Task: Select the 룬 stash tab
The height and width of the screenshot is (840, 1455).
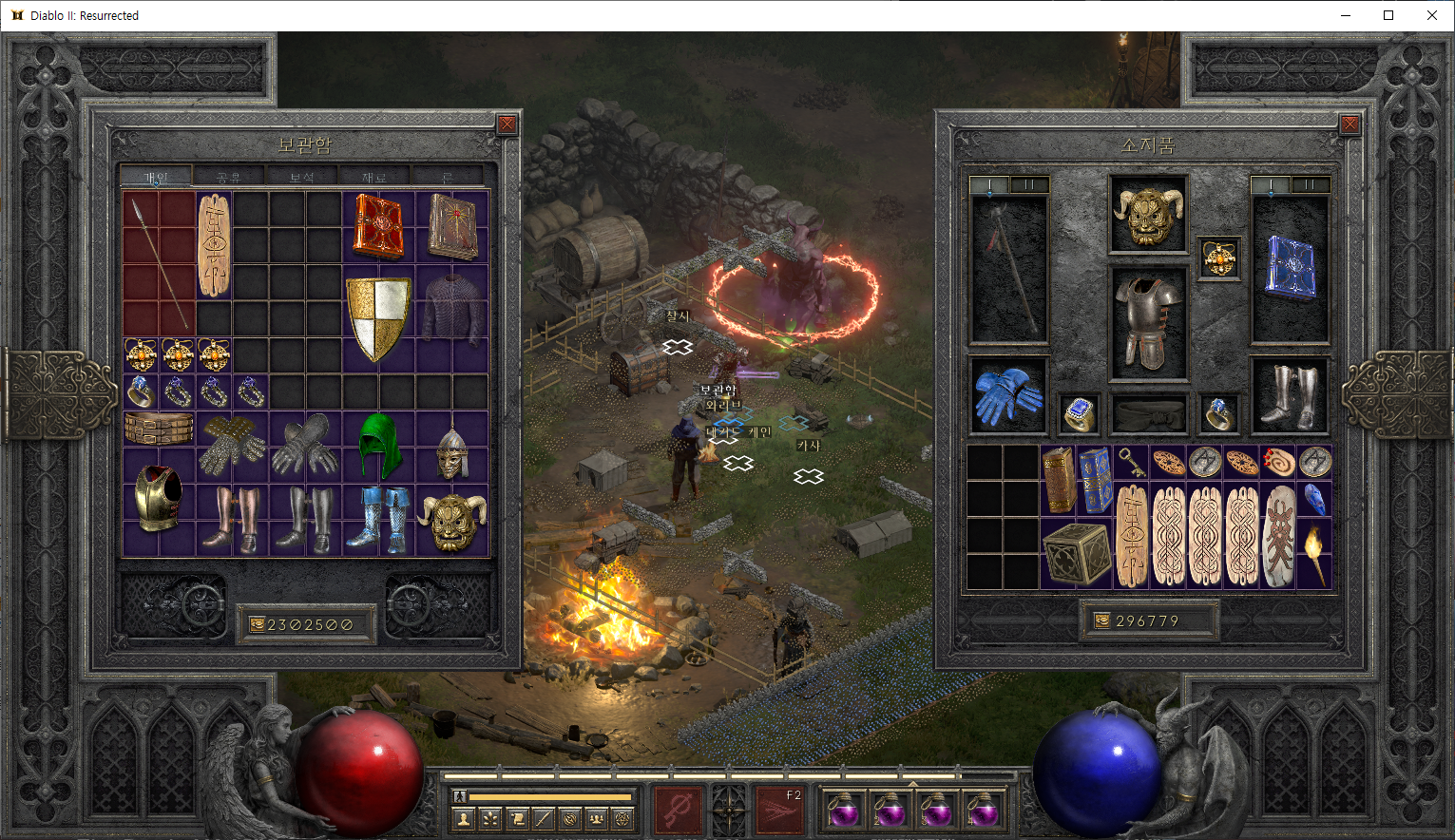Action: click(x=448, y=177)
